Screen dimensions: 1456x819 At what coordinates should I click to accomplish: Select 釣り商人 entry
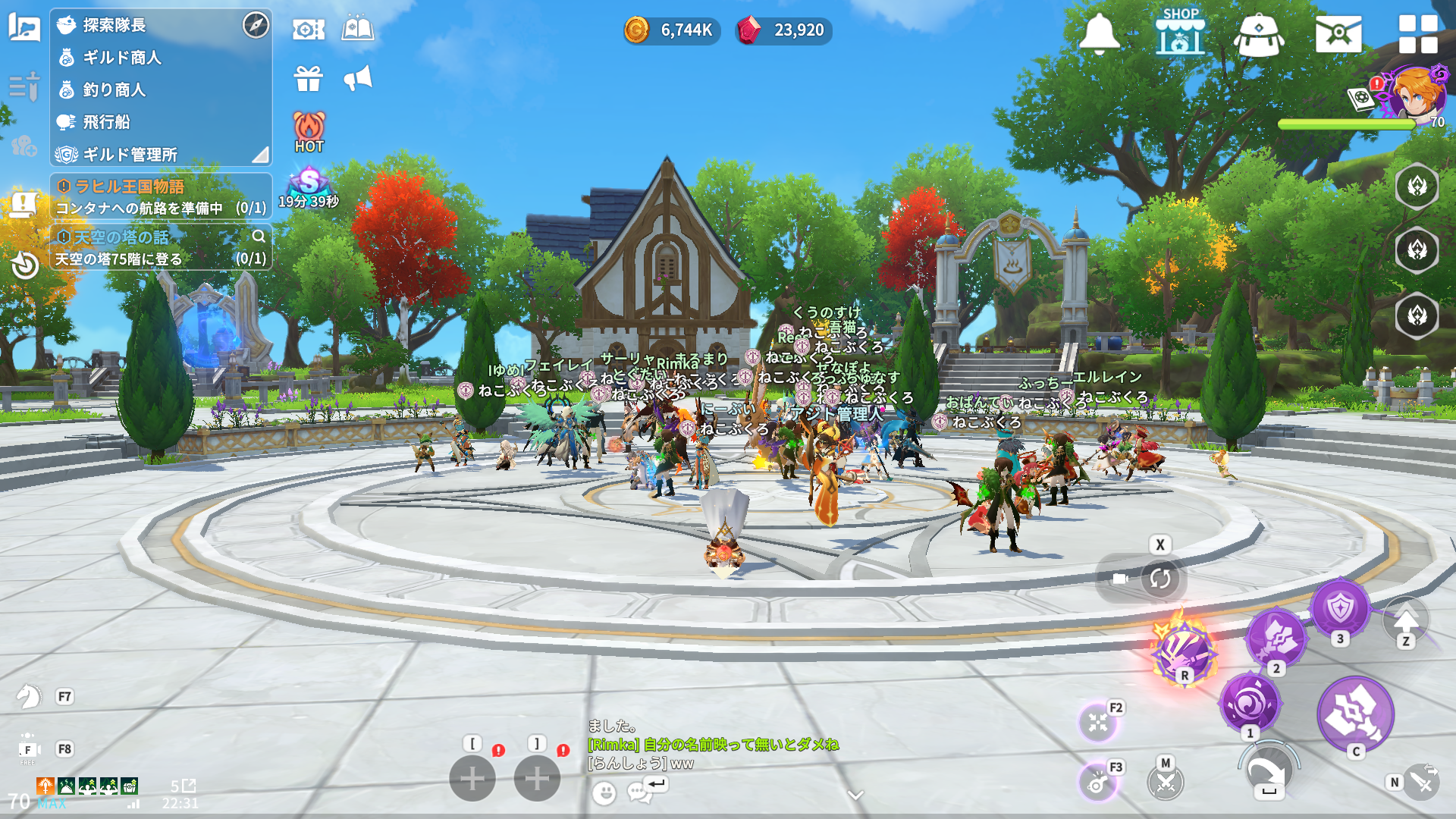point(114,89)
